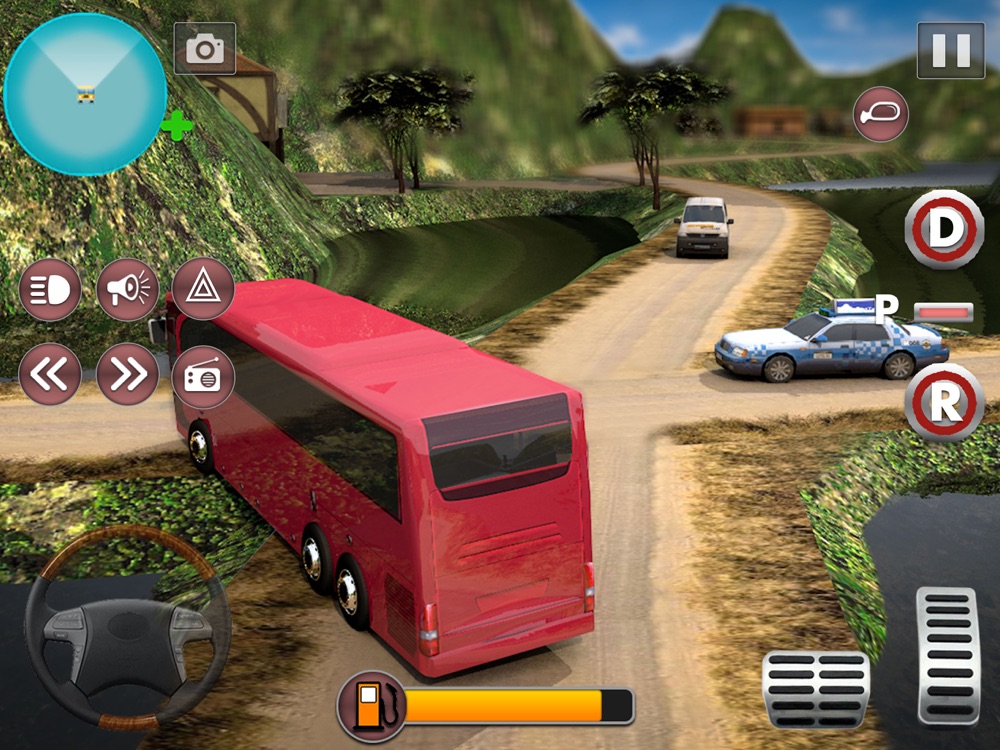Image resolution: width=1000 pixels, height=750 pixels.
Task: Step on the accelerator pedal
Action: (948, 655)
